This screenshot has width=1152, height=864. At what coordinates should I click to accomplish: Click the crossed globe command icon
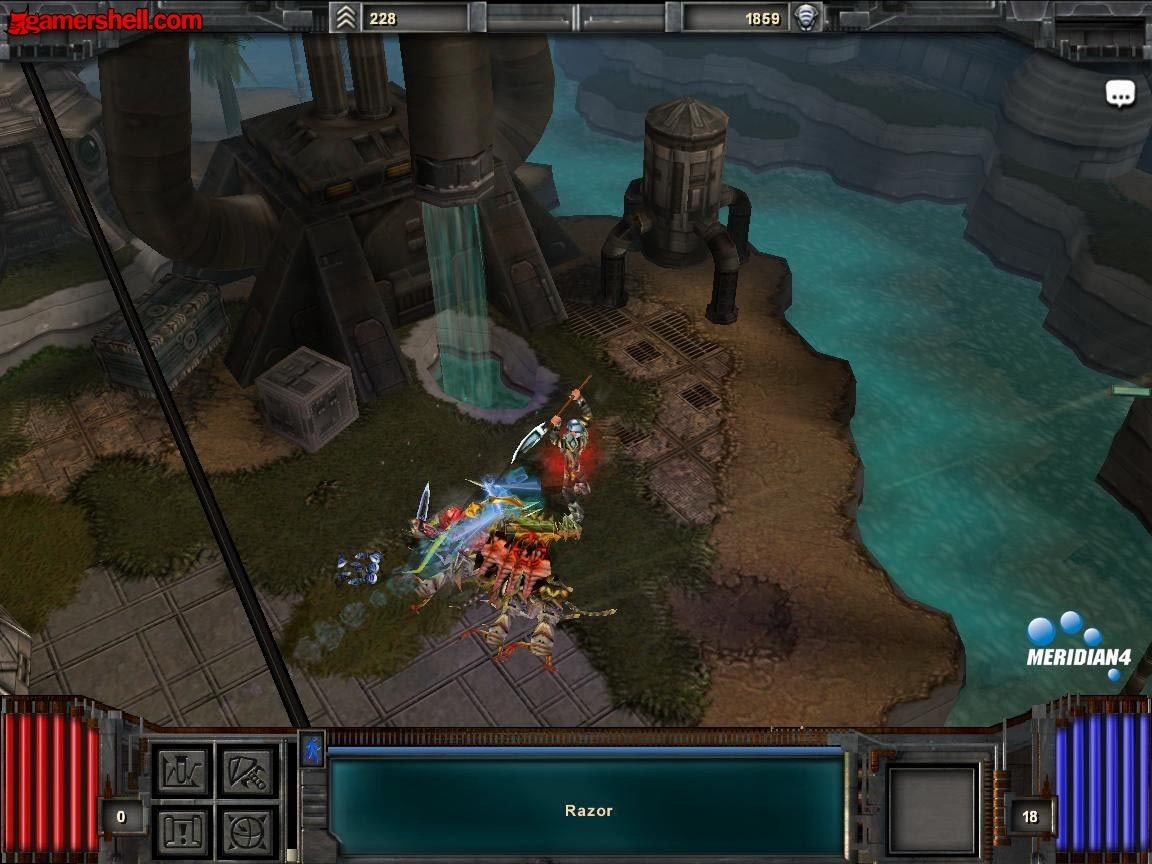pyautogui.click(x=247, y=831)
